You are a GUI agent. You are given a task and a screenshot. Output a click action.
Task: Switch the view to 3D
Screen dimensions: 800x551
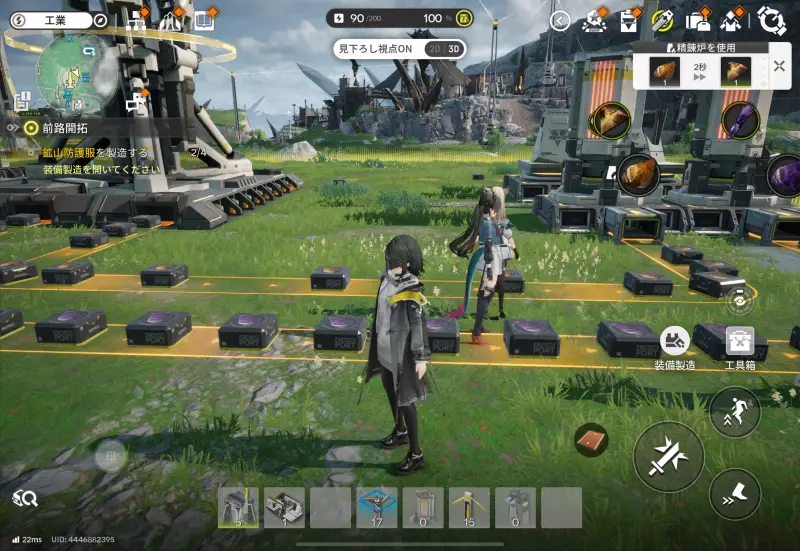click(454, 48)
